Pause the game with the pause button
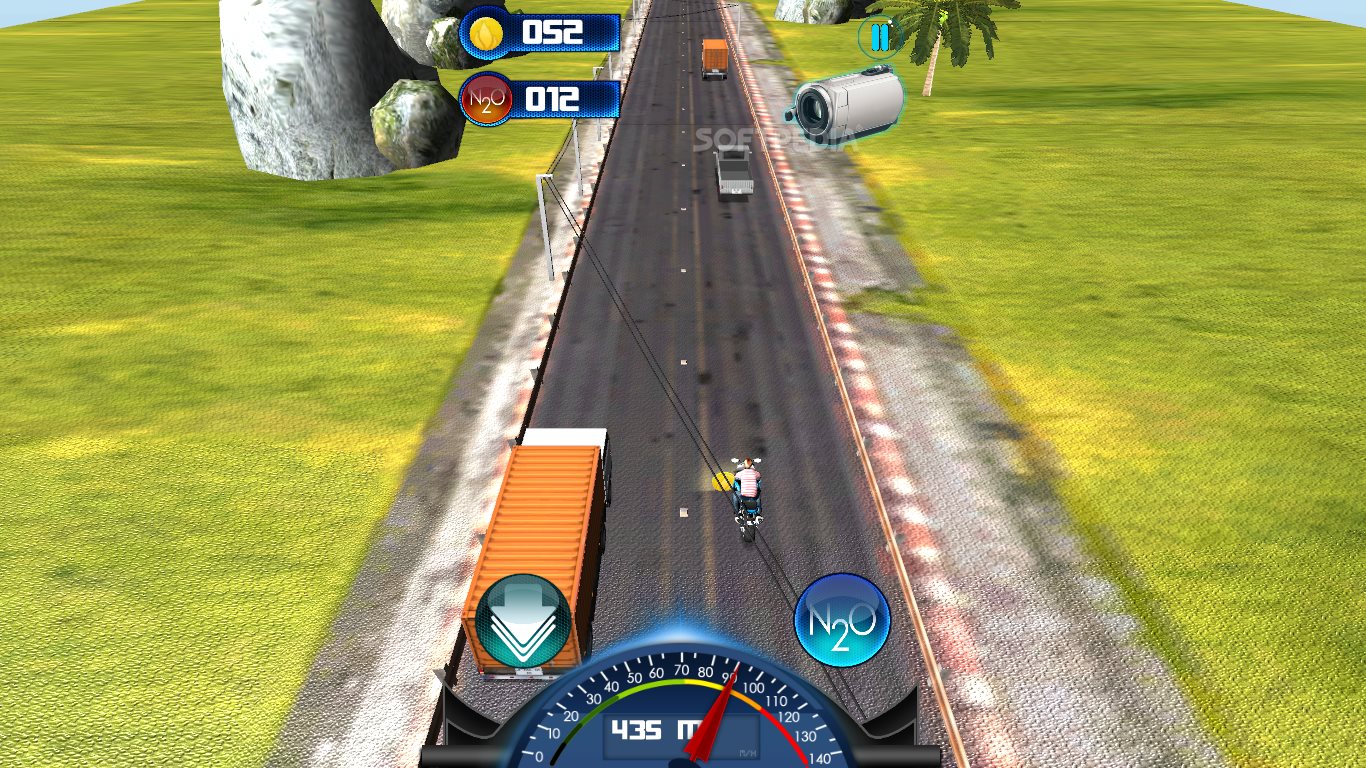 [x=879, y=38]
